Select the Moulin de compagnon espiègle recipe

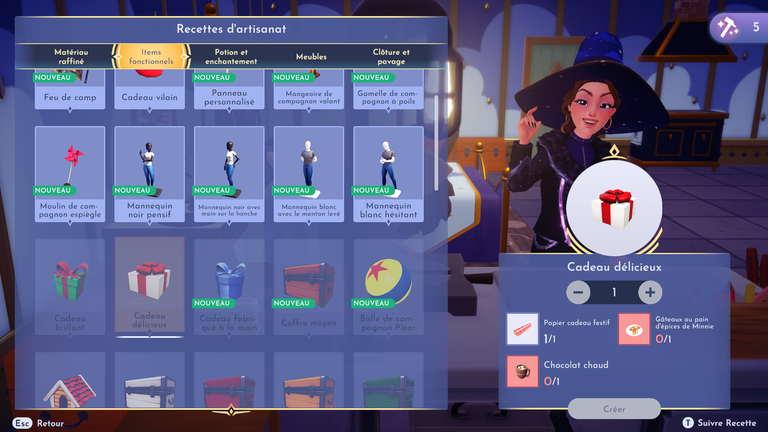pos(69,174)
